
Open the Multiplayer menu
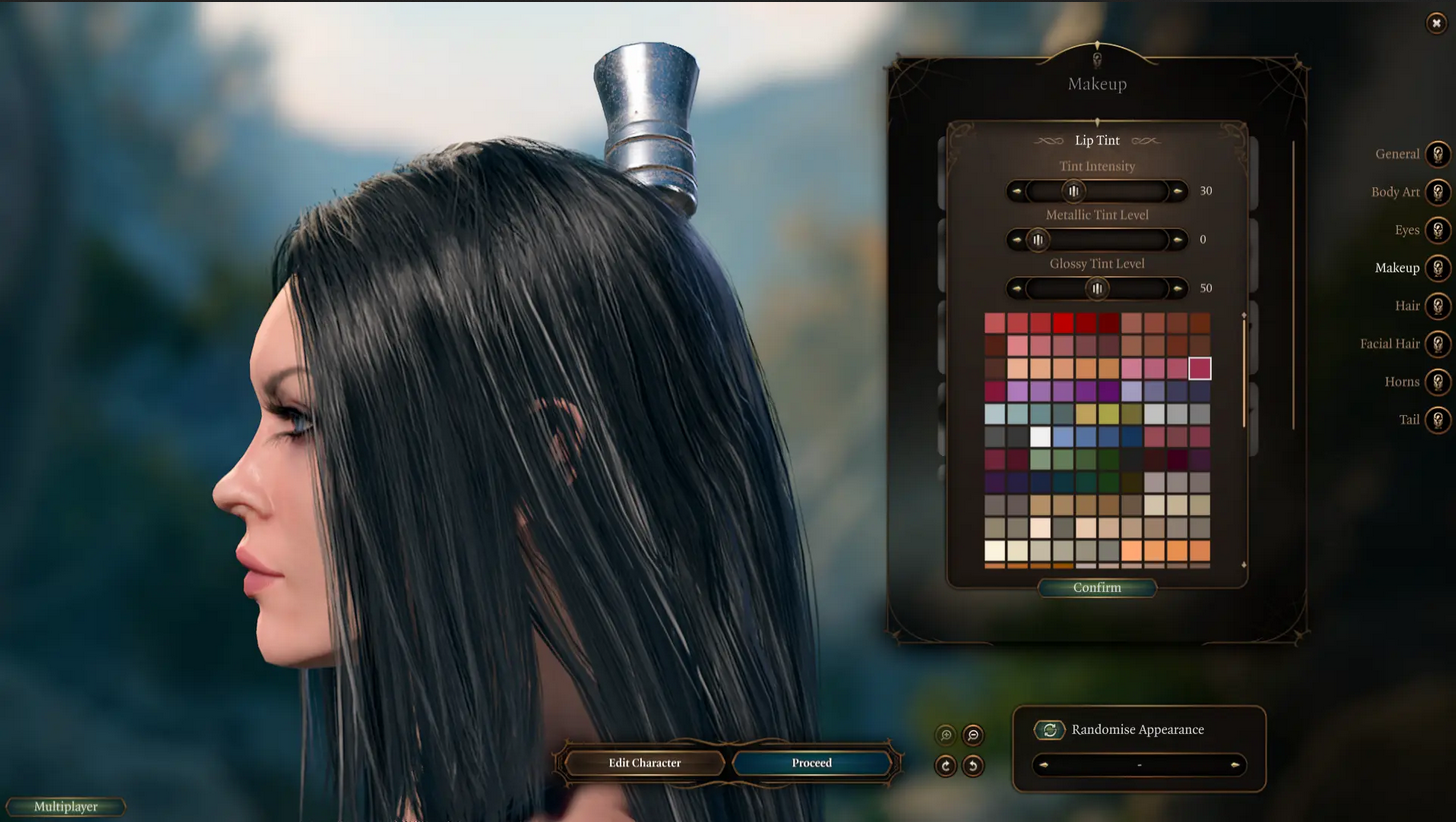click(64, 807)
